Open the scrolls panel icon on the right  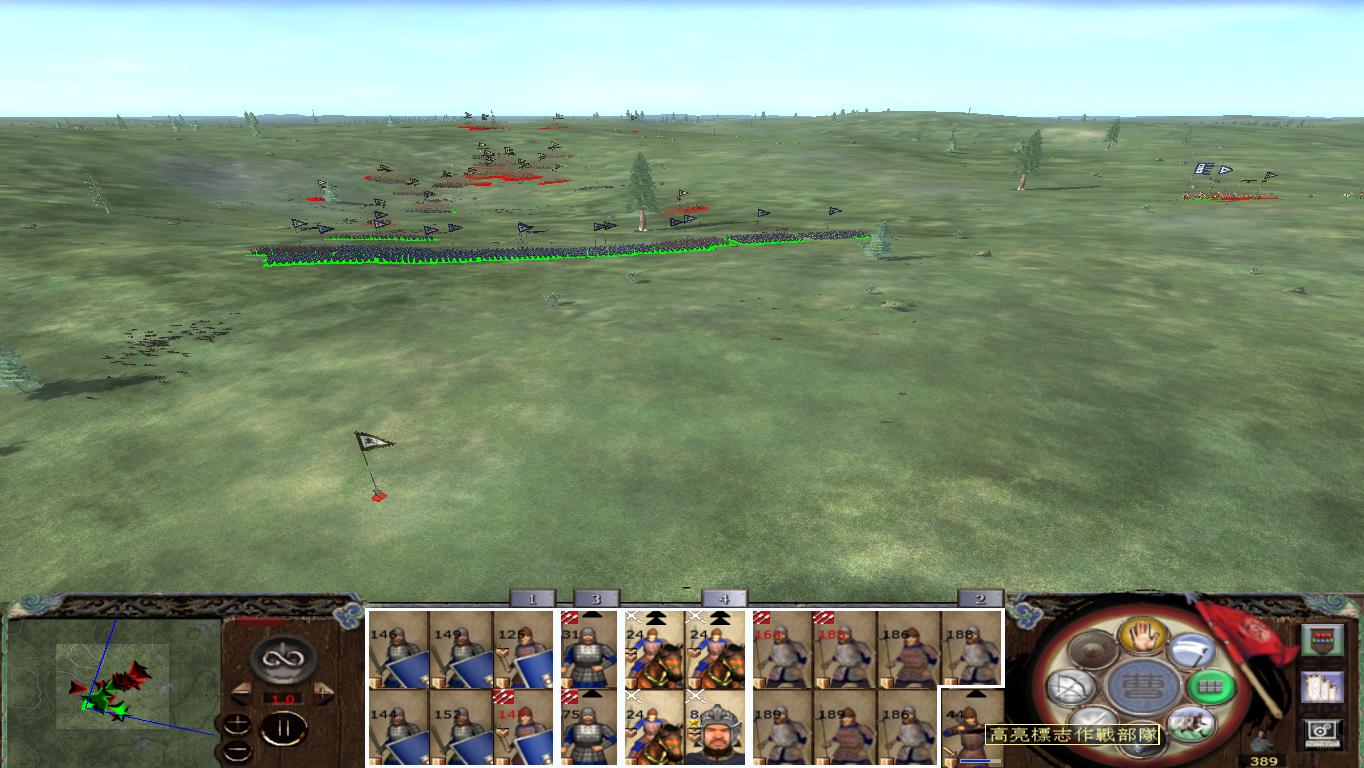click(x=1323, y=686)
